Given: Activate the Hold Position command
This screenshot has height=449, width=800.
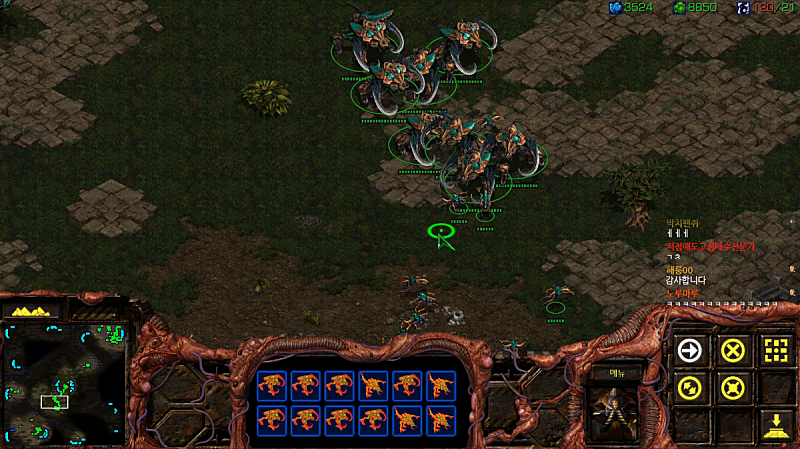Looking at the screenshot, I should click(733, 387).
